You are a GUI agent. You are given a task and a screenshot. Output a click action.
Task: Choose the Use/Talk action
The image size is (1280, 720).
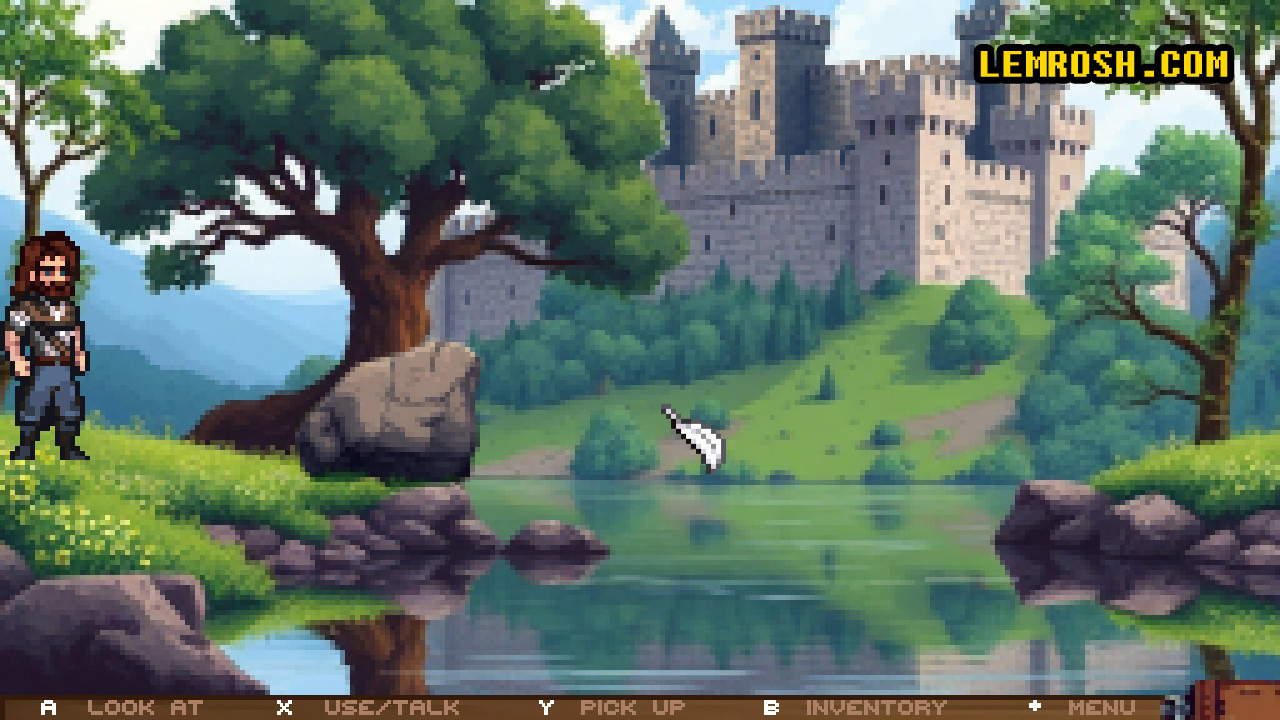(391, 708)
